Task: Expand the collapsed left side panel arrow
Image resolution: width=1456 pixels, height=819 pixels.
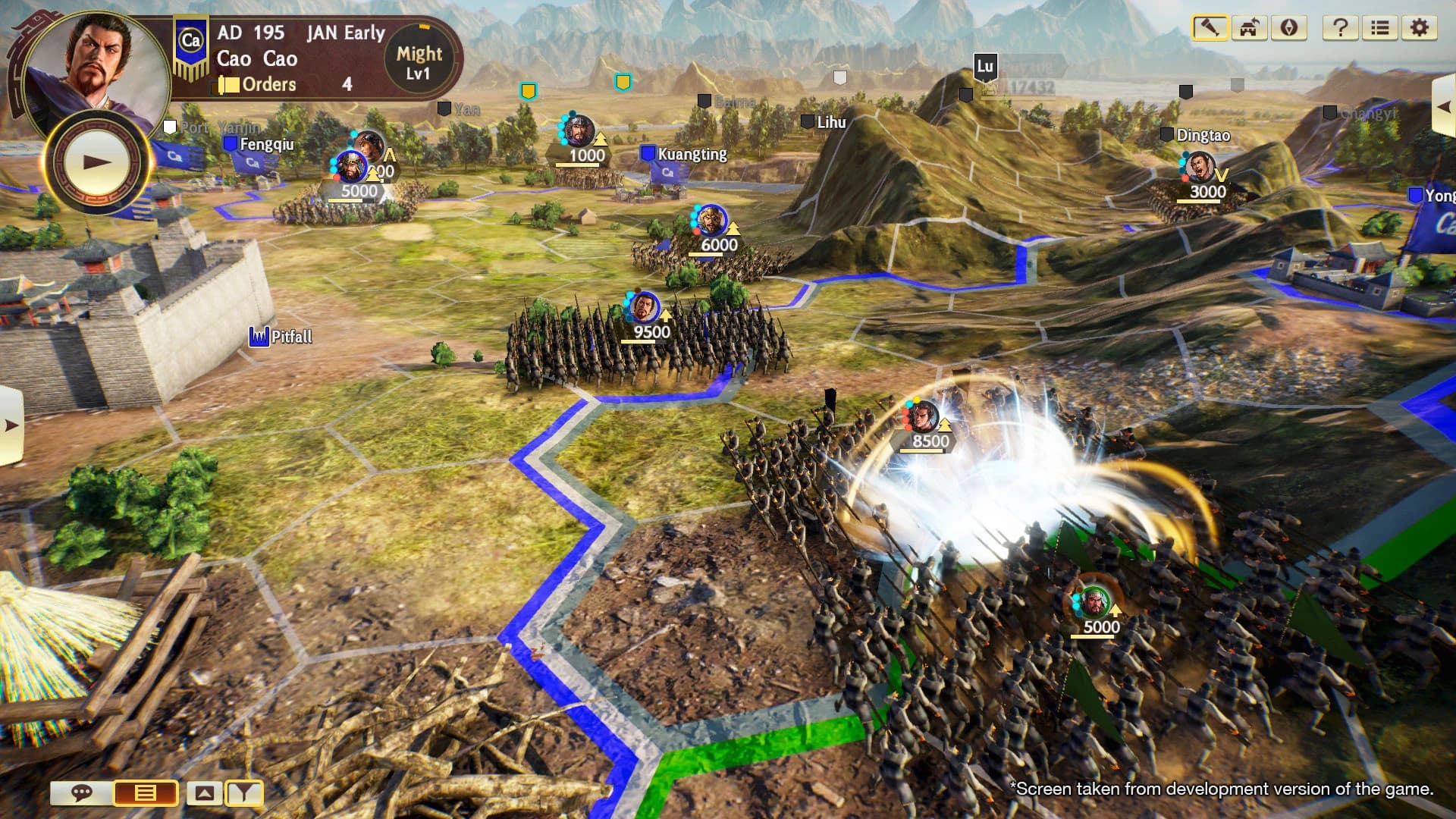Action: [11, 425]
